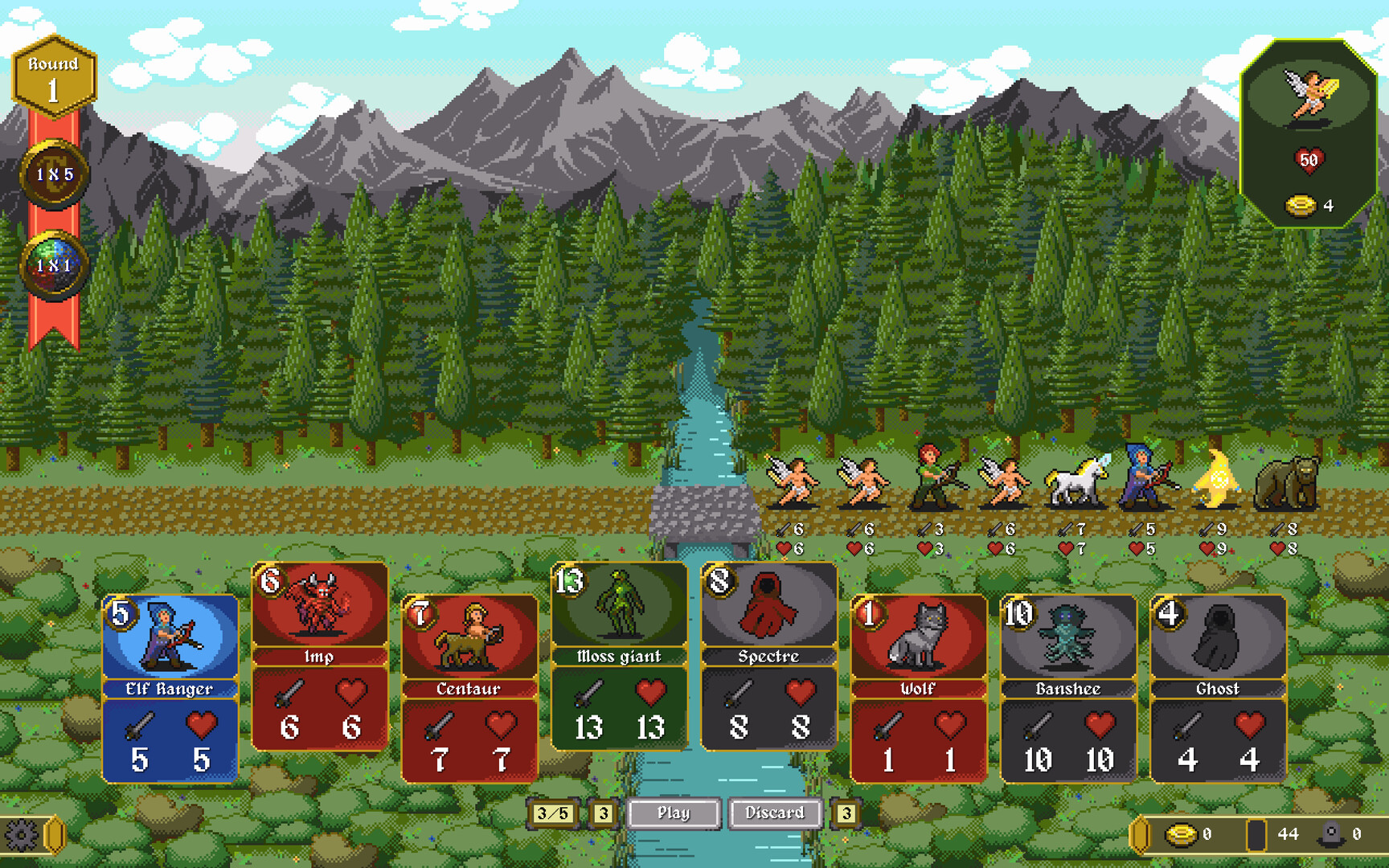Select the Elf Ranger card

coord(170,688)
